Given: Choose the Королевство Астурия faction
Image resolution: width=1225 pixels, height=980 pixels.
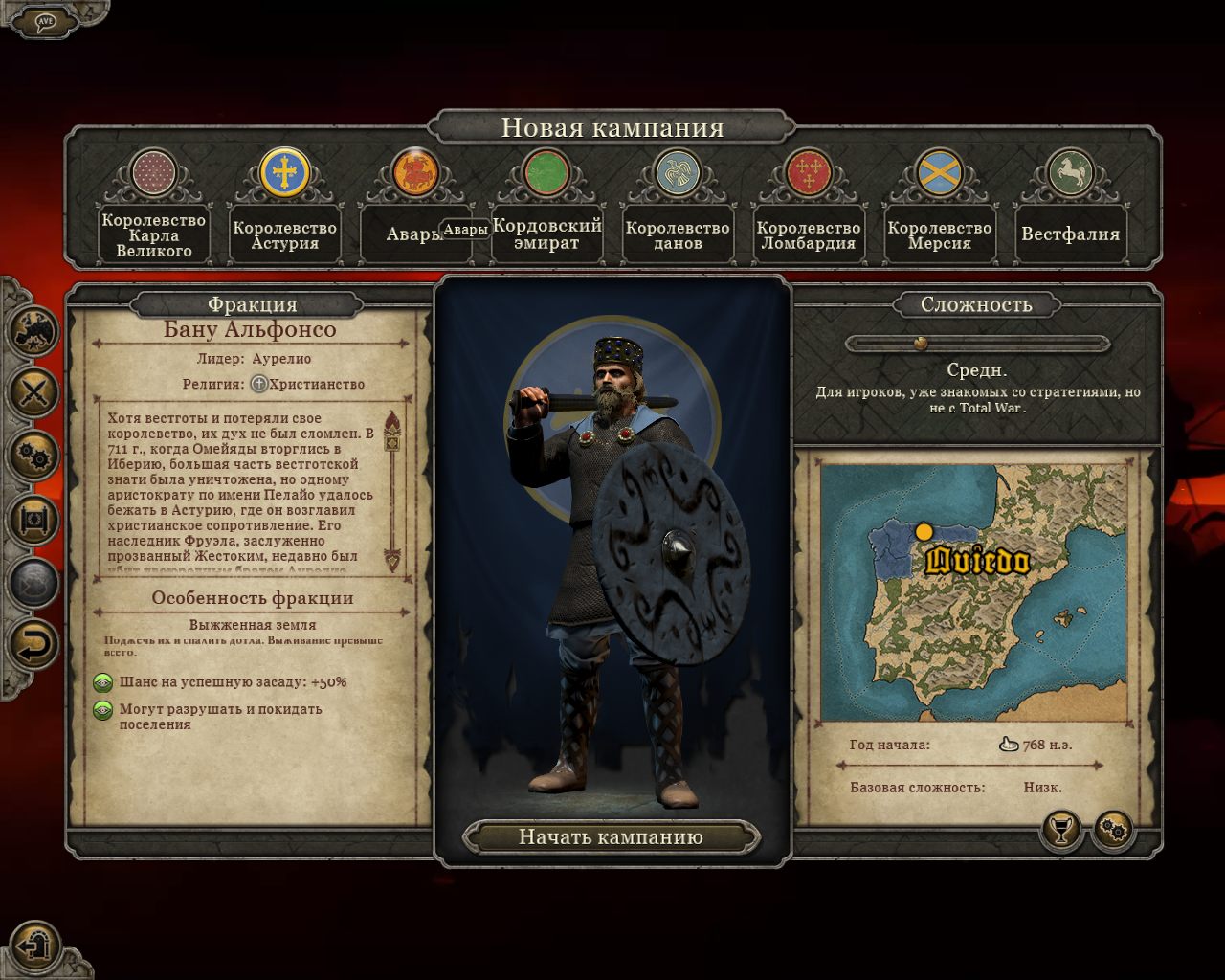Looking at the screenshot, I should point(284,173).
